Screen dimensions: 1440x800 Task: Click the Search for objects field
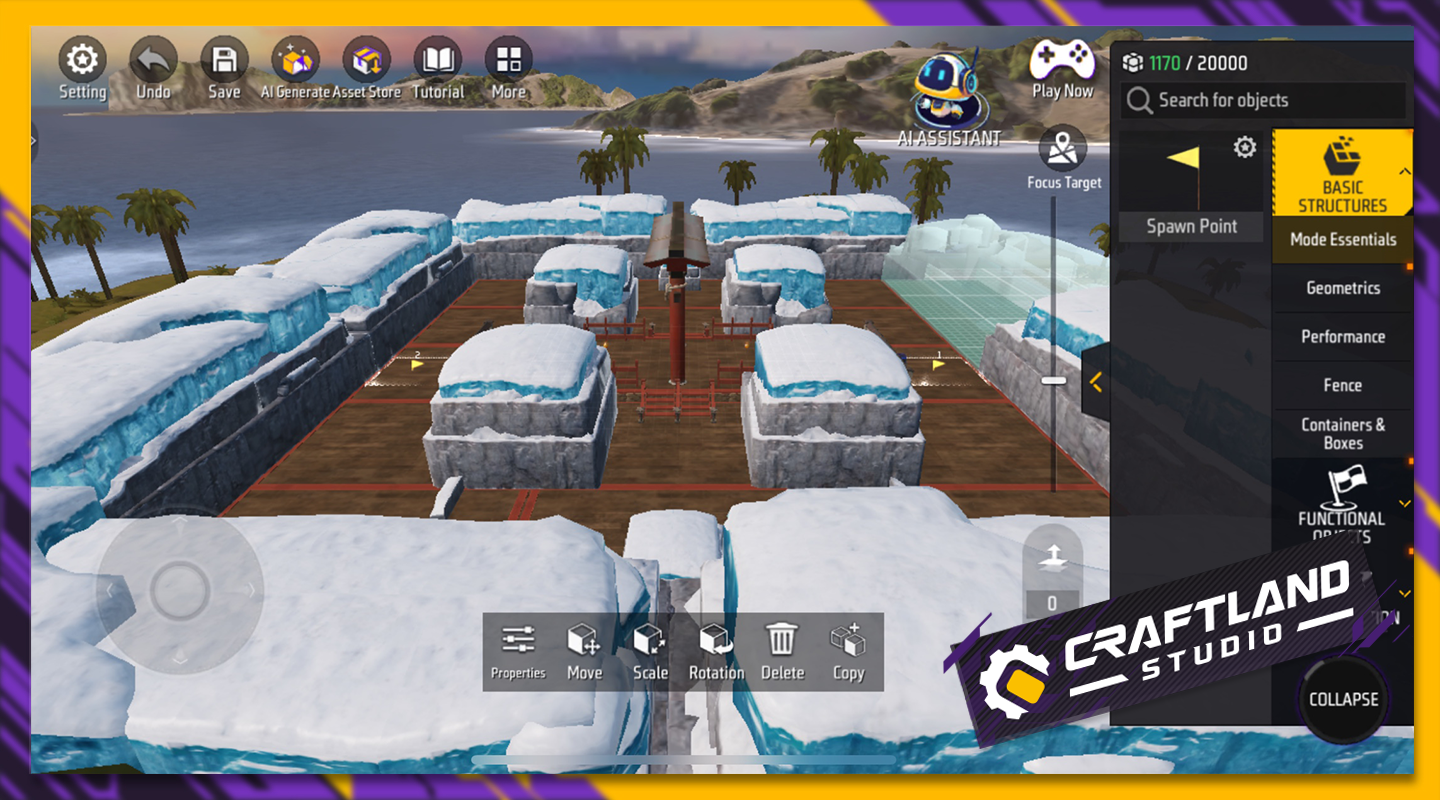click(x=1264, y=100)
